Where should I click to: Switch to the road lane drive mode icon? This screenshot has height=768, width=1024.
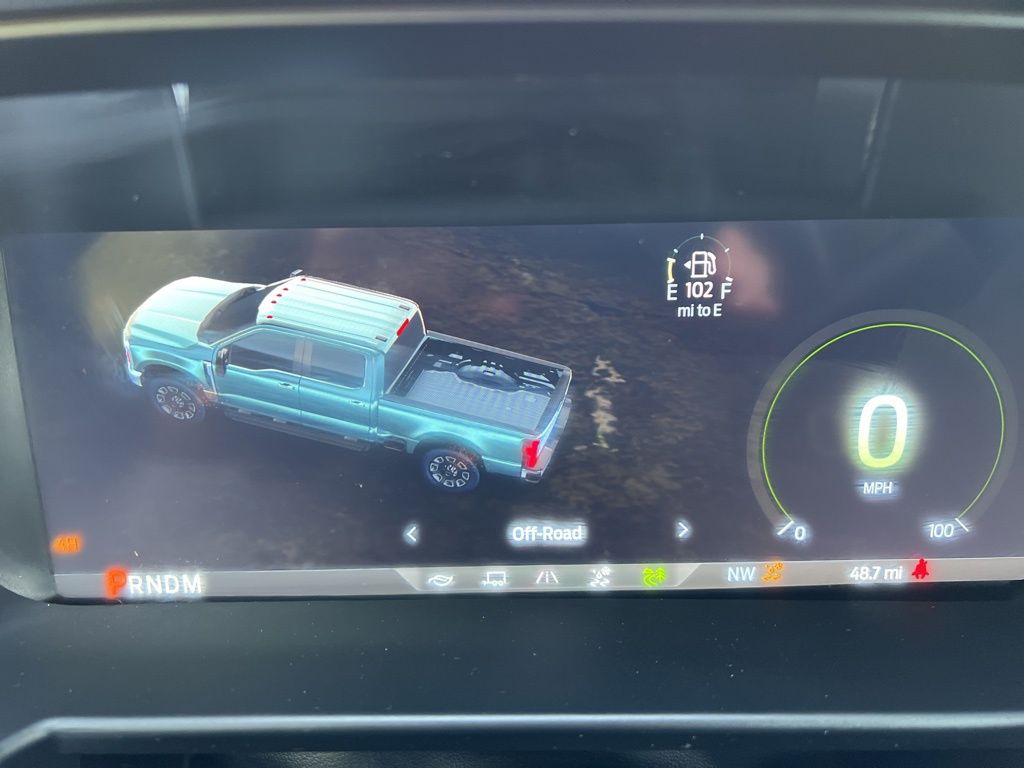[x=547, y=577]
